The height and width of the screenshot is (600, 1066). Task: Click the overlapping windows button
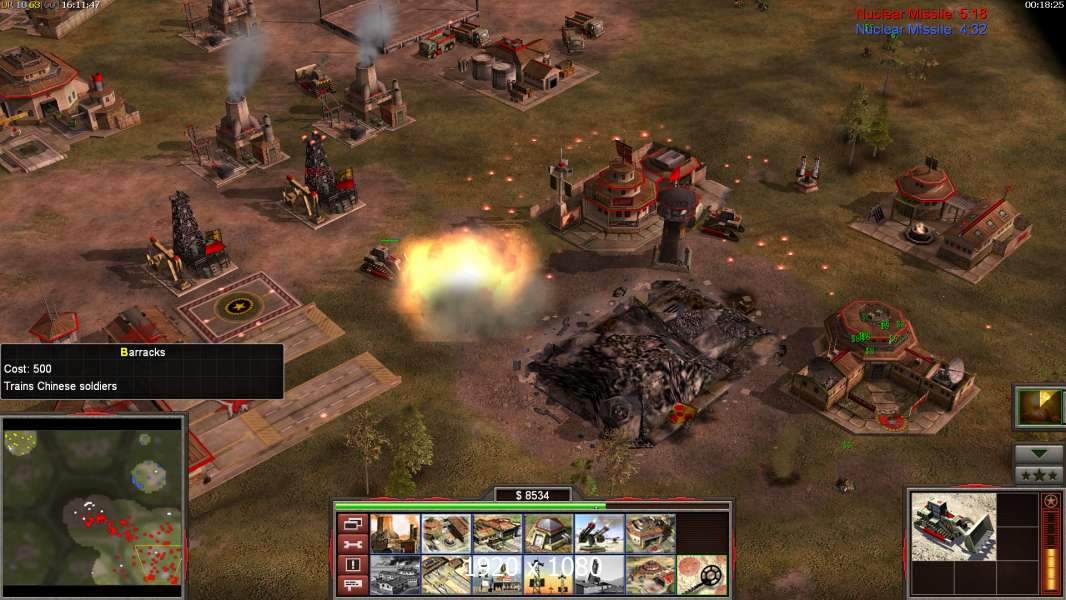352,523
